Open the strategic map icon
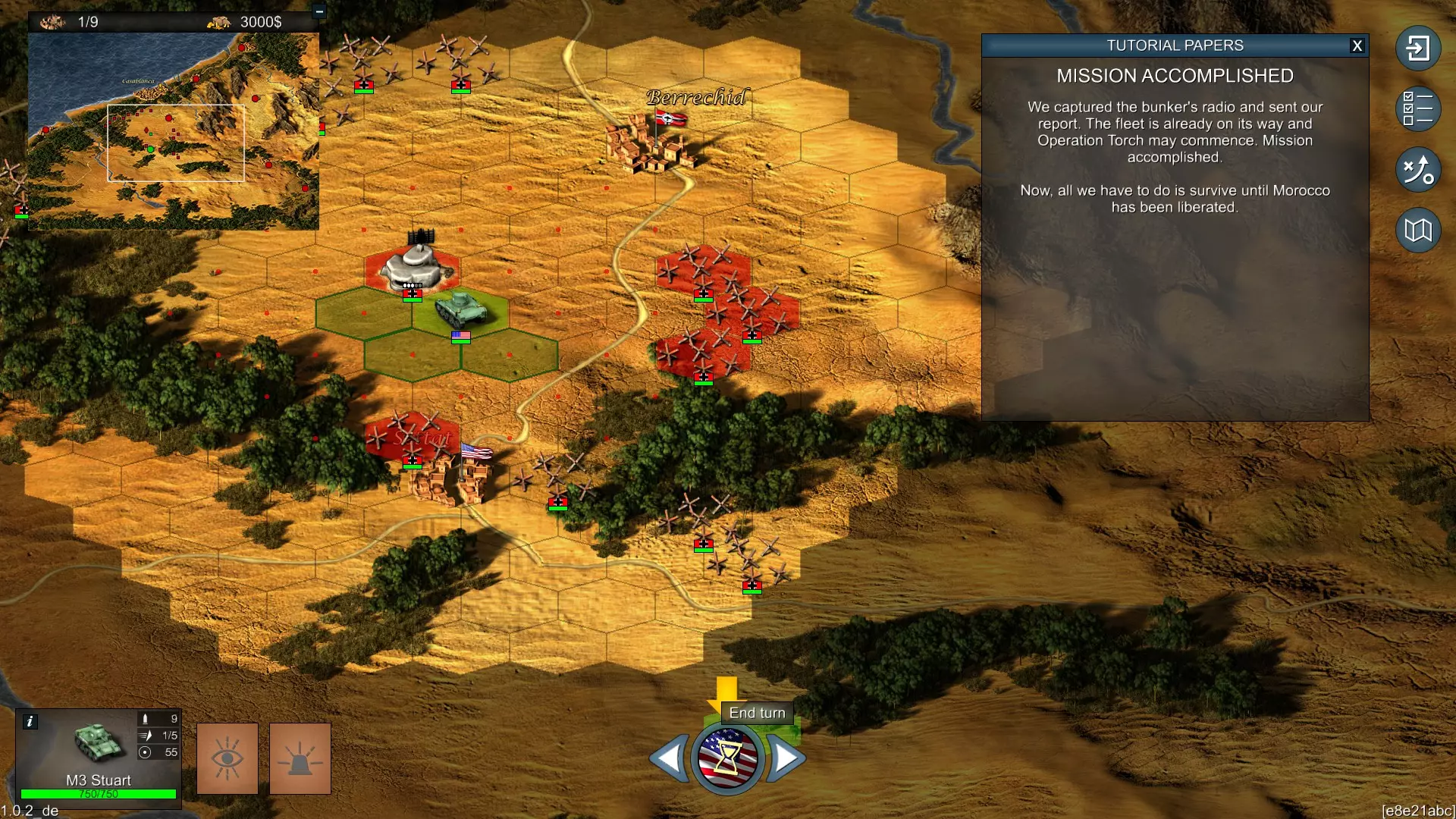 1417,230
